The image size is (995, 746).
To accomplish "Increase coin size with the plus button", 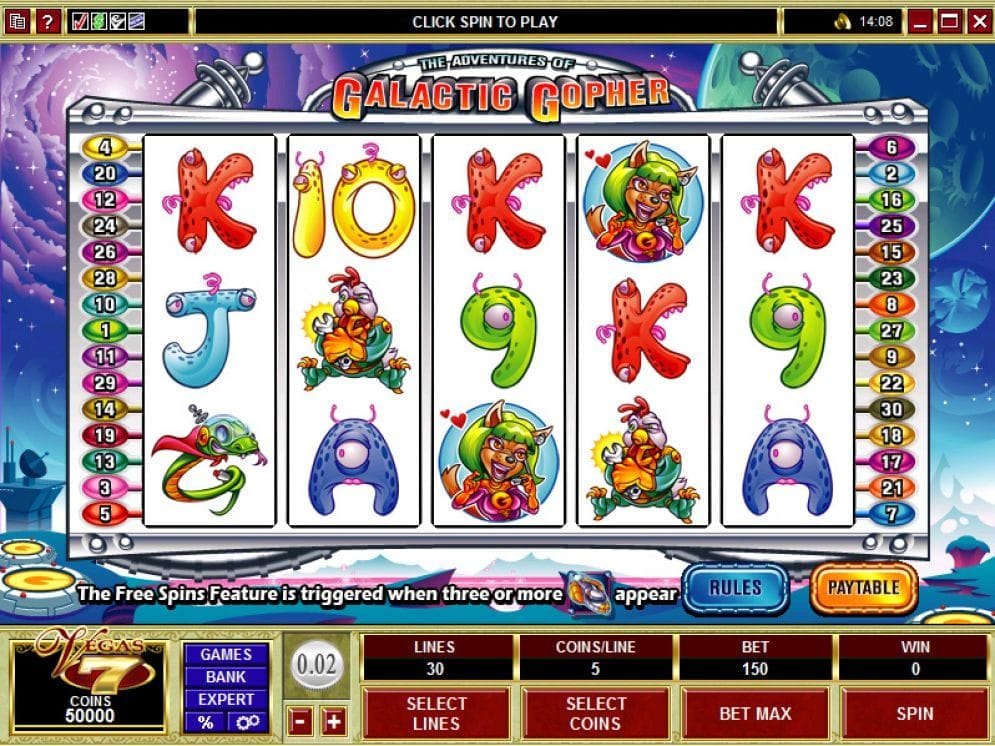I will click(333, 719).
